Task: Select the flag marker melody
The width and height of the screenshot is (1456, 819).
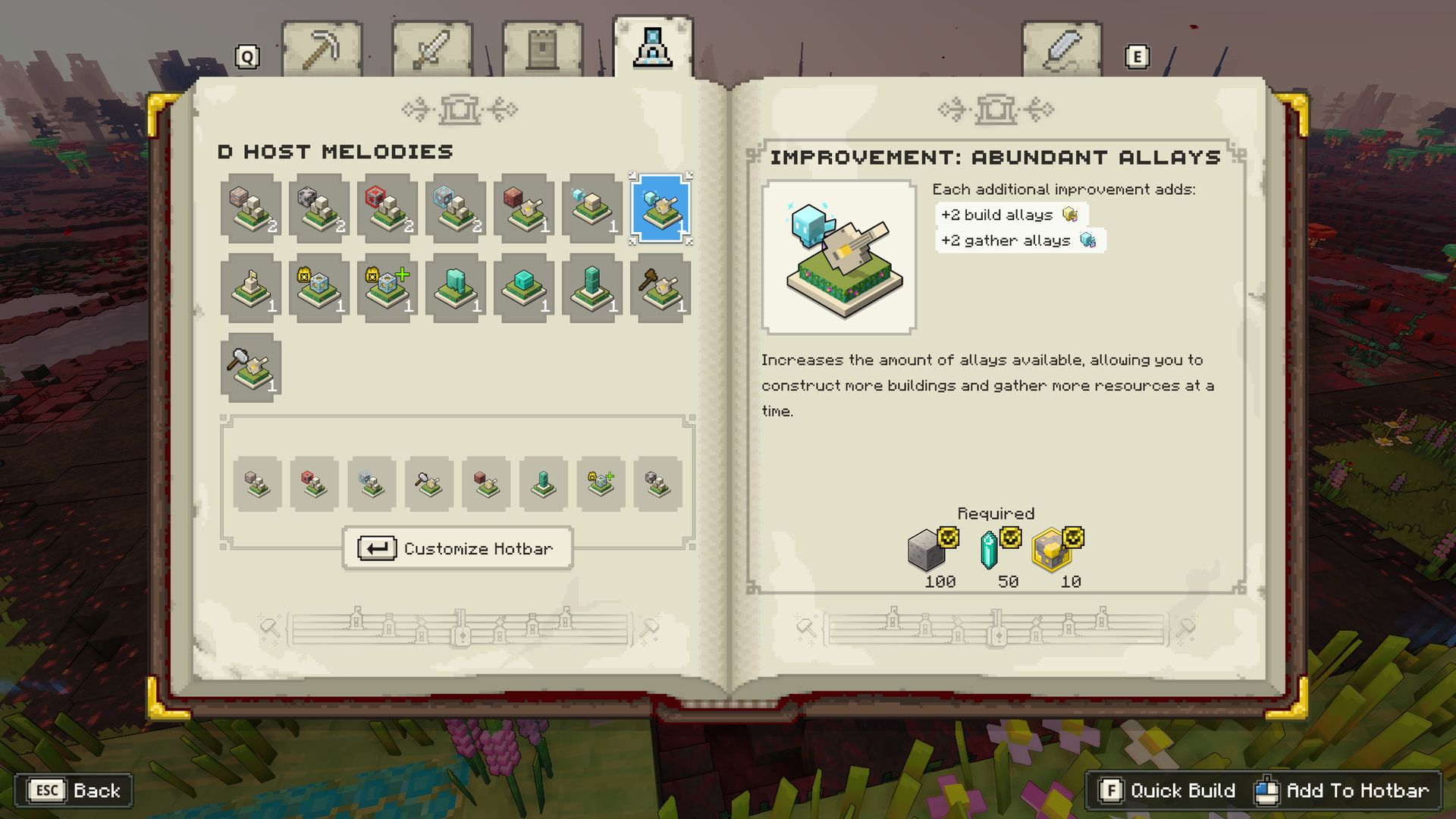Action: pyautogui.click(x=250, y=290)
